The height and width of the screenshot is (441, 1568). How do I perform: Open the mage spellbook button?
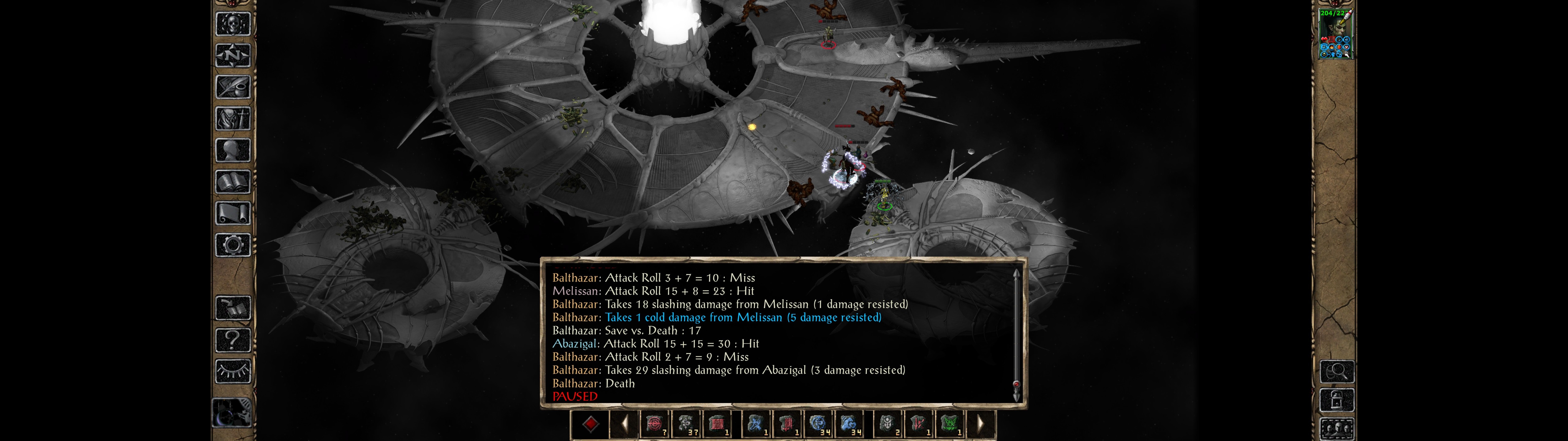pos(233,182)
